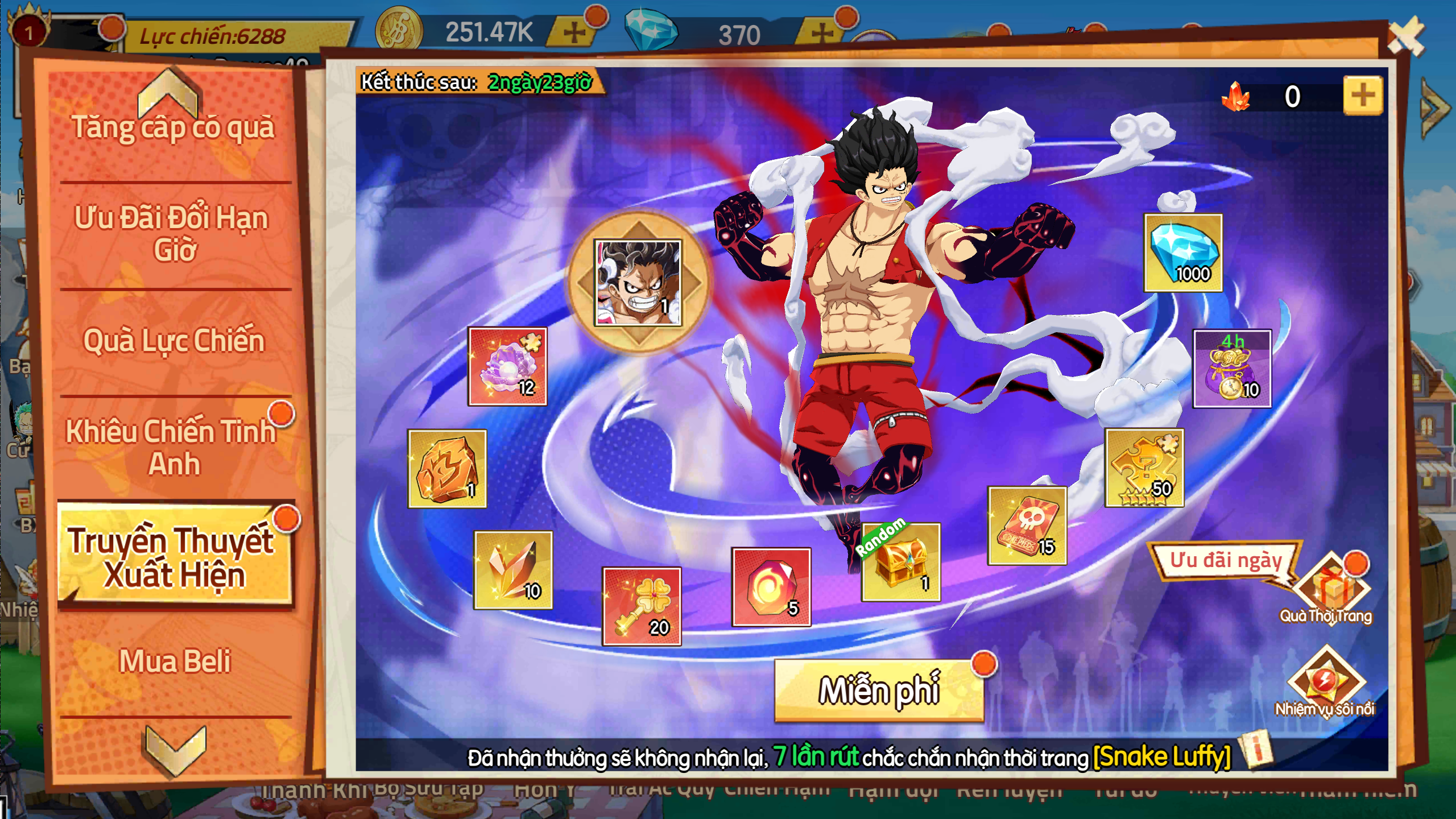Open the Tăng cấp có quà tab
The image size is (1456, 819).
(x=173, y=127)
